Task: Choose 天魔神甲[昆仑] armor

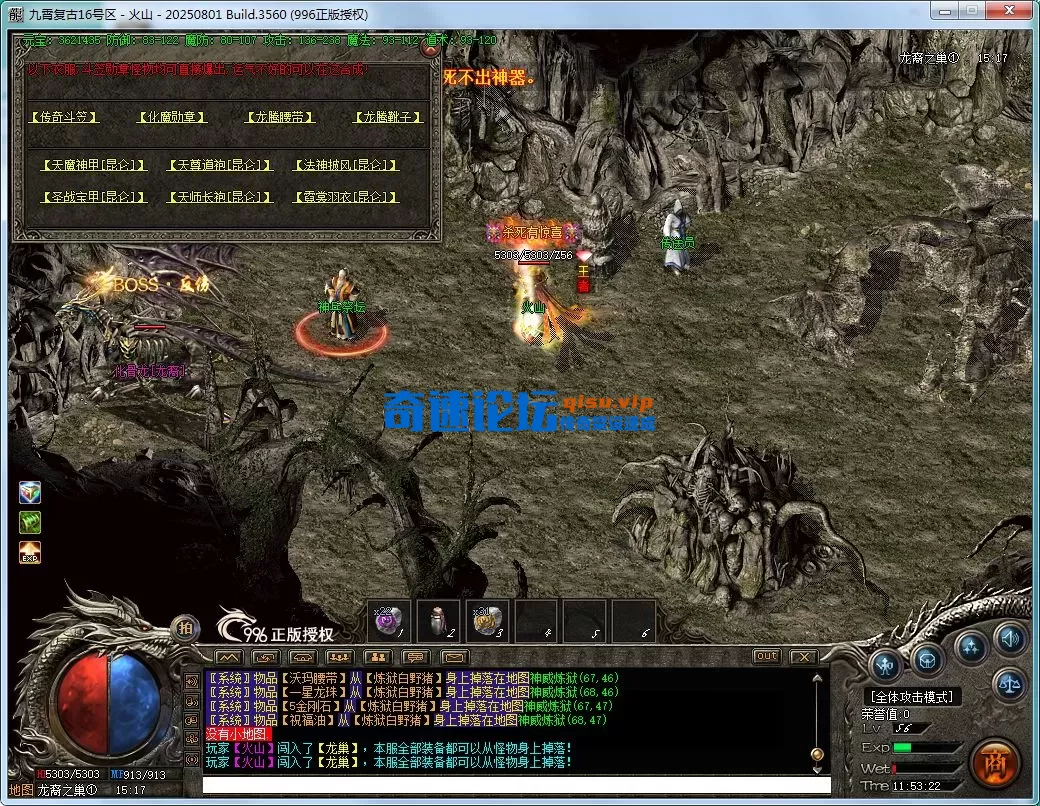Action: point(94,165)
